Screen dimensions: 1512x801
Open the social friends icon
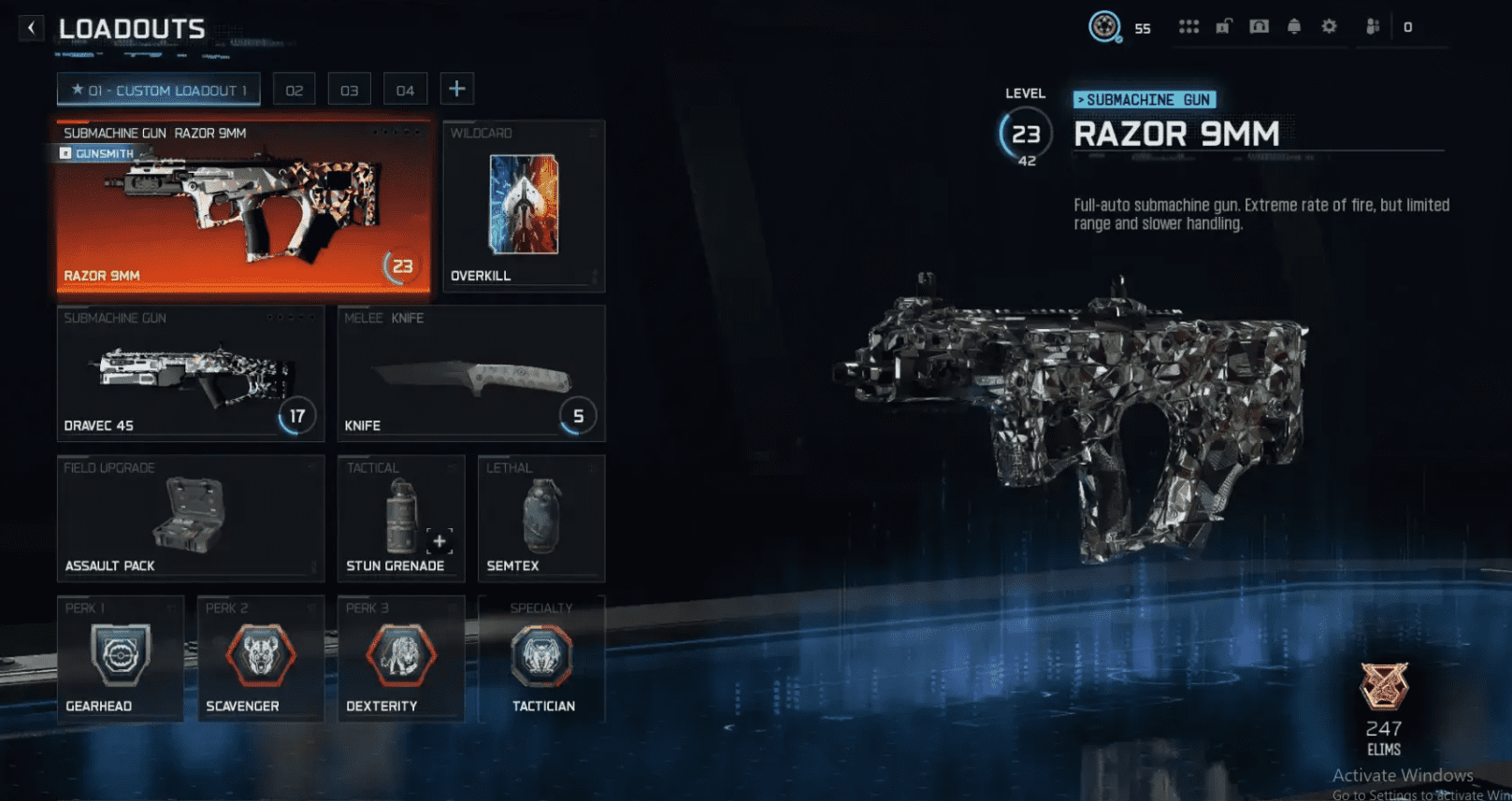tap(1373, 27)
